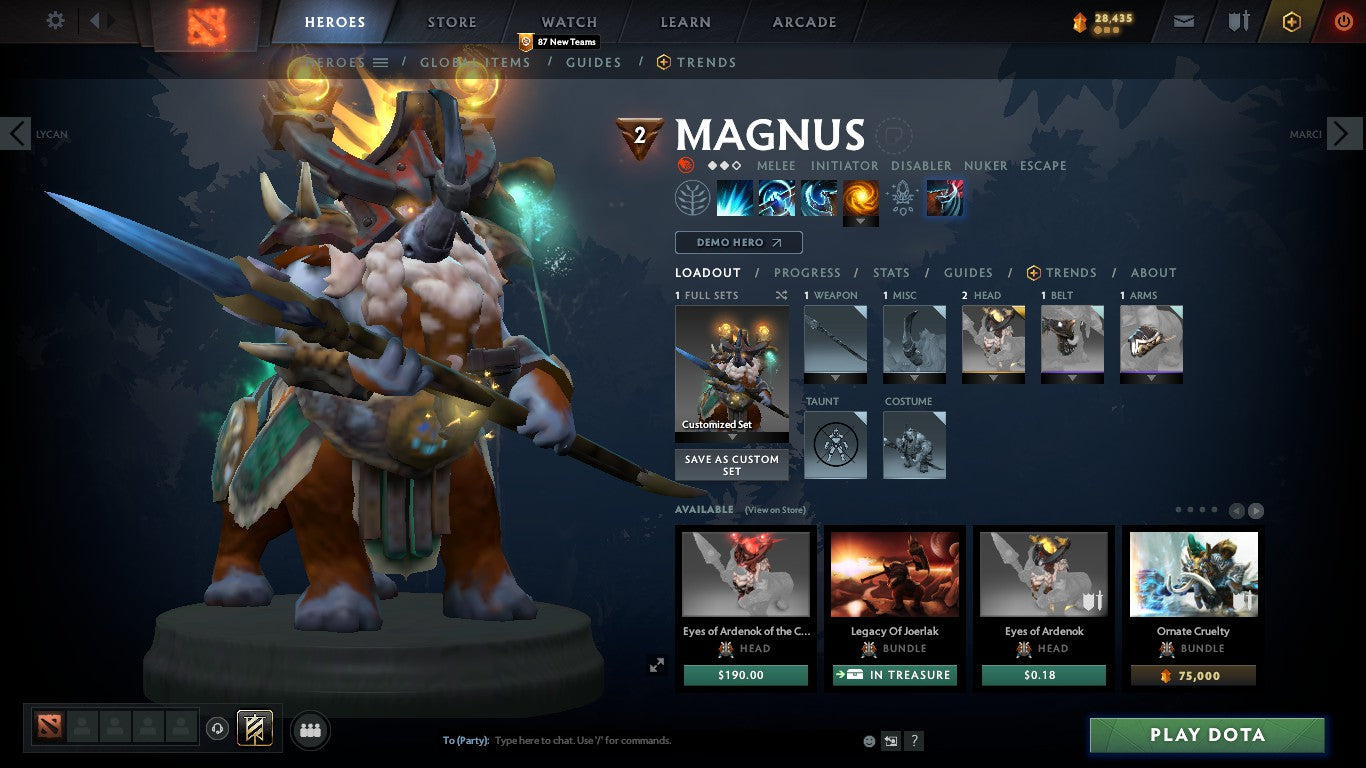Toggle the party finder group icon
The width and height of the screenshot is (1366, 768).
(x=310, y=730)
